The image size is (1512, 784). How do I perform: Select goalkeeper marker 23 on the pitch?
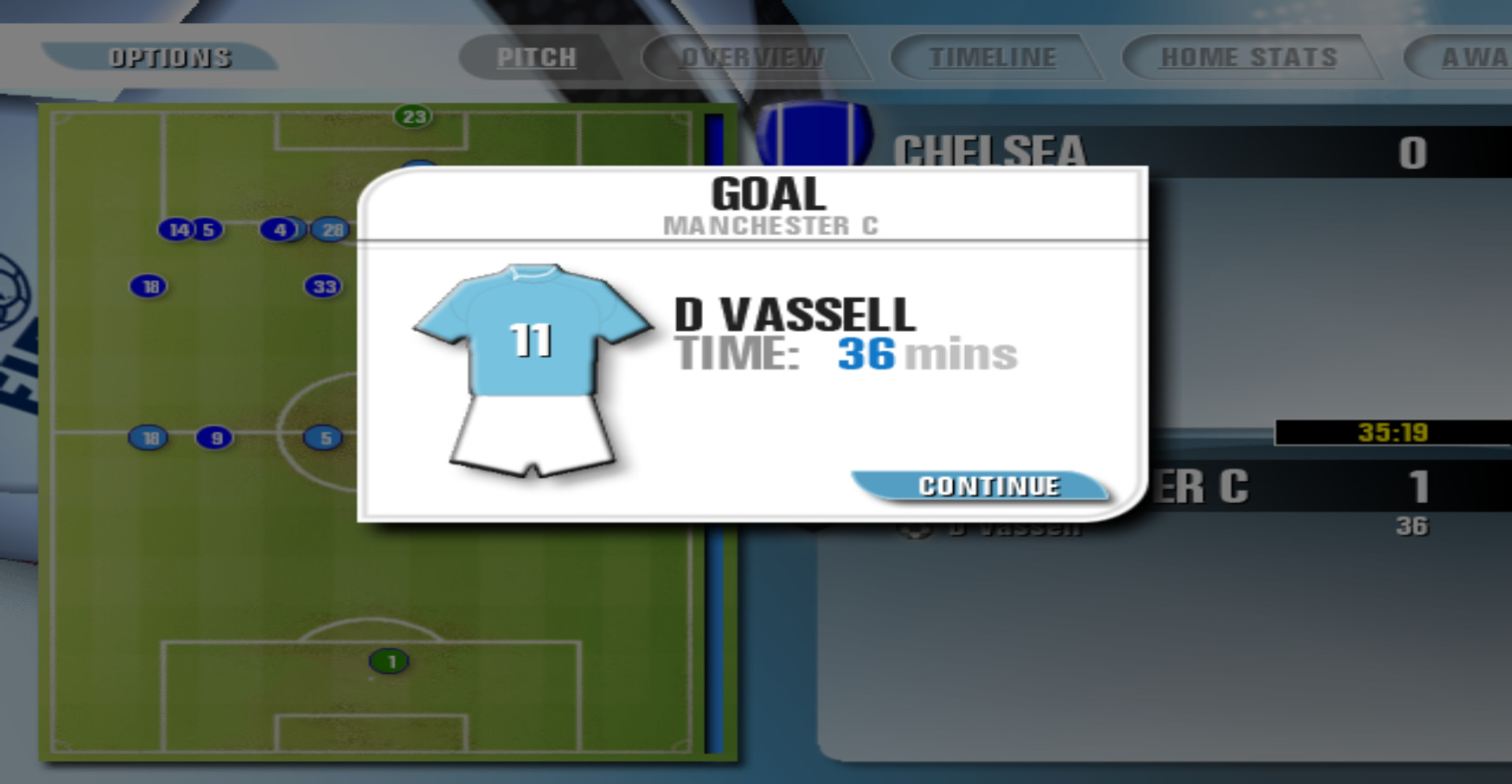pos(413,116)
